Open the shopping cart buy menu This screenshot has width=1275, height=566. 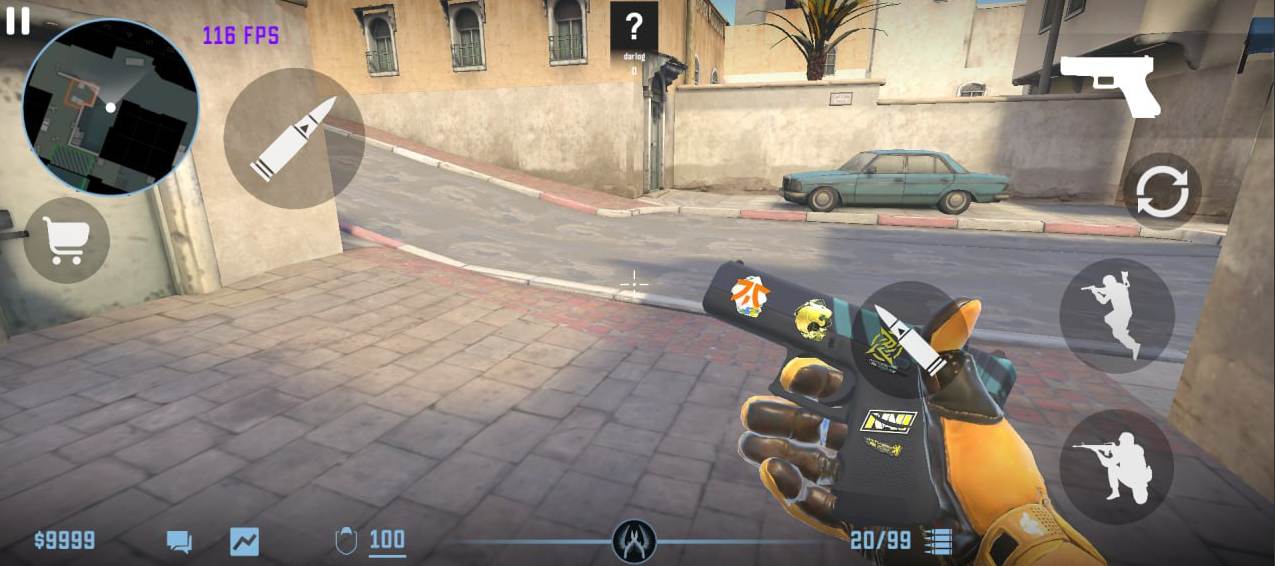click(x=66, y=241)
